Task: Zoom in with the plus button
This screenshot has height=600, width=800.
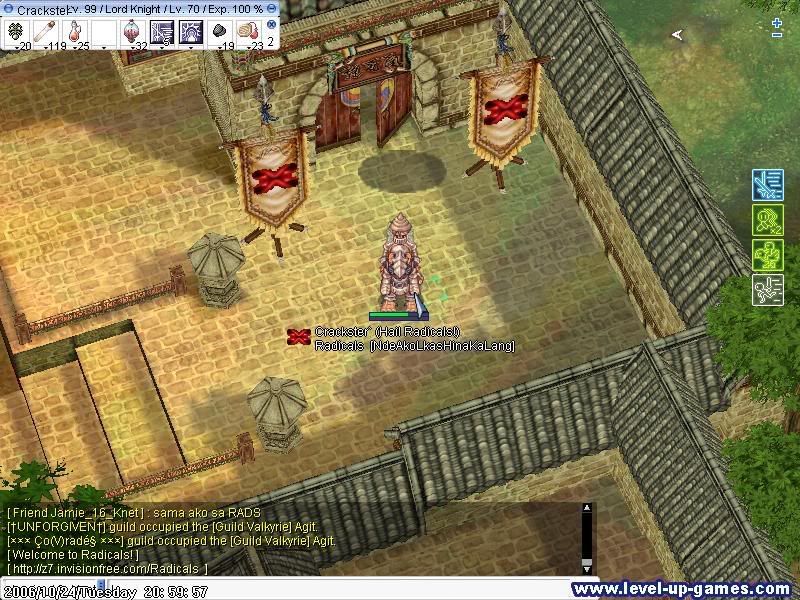Action: pos(778,22)
